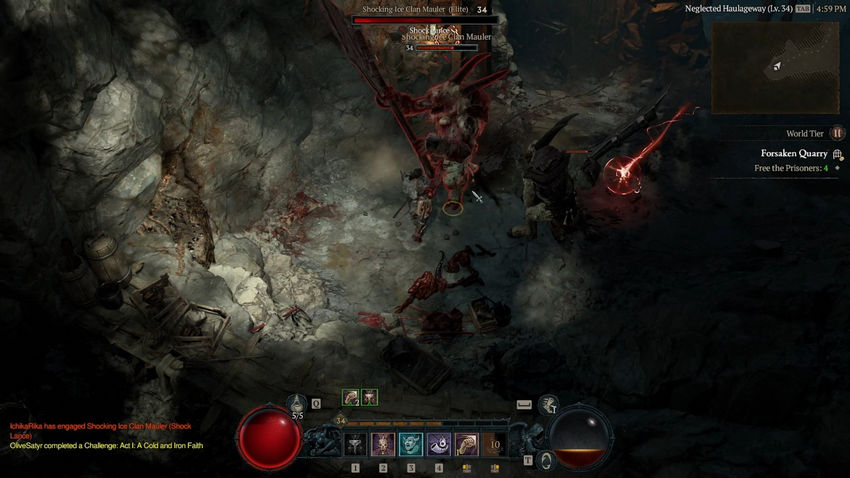The image size is (850, 478).
Task: Trigger the horn skill in slot four
Action: coord(439,444)
